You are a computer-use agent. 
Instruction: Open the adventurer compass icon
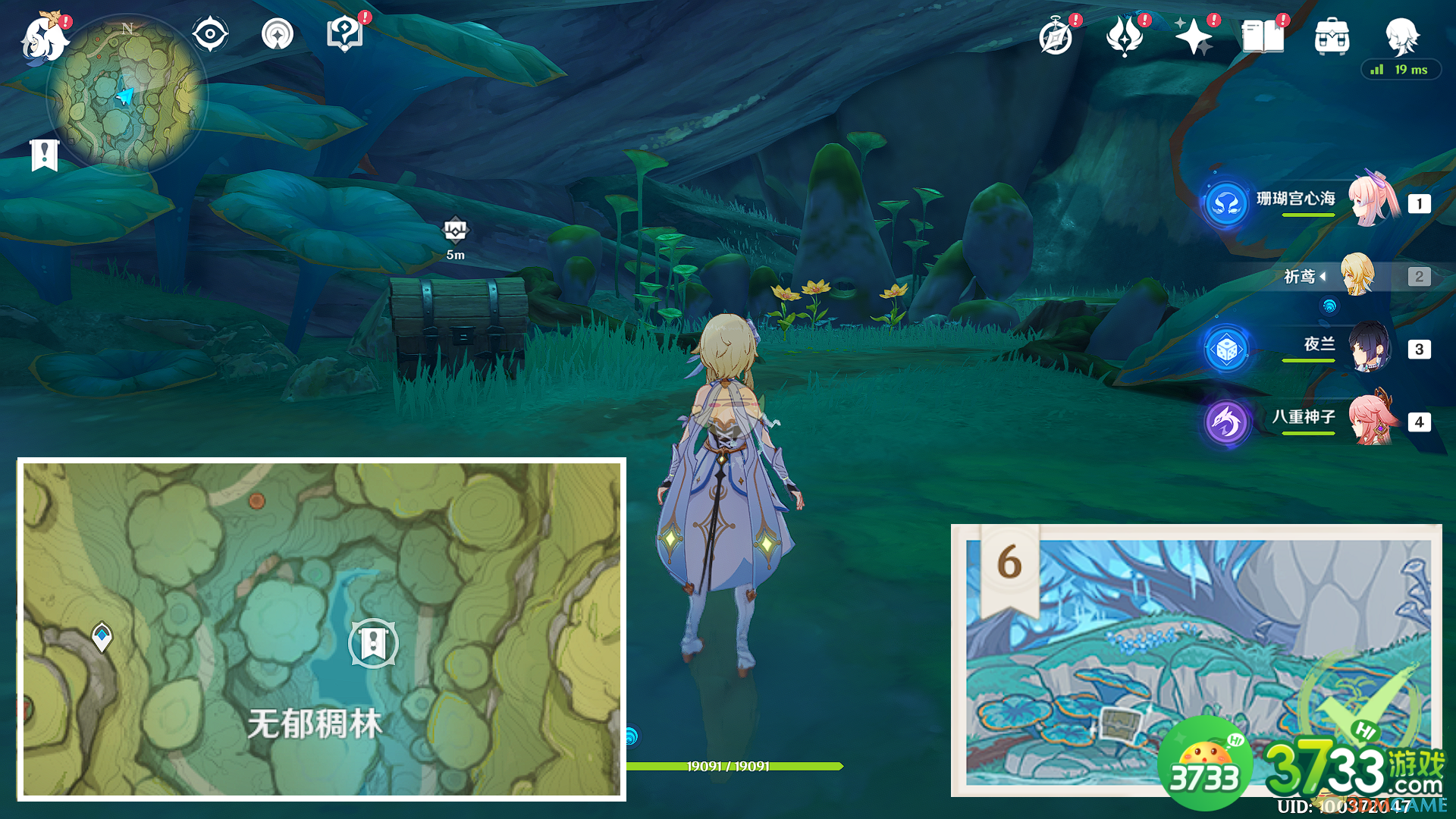tap(1056, 36)
